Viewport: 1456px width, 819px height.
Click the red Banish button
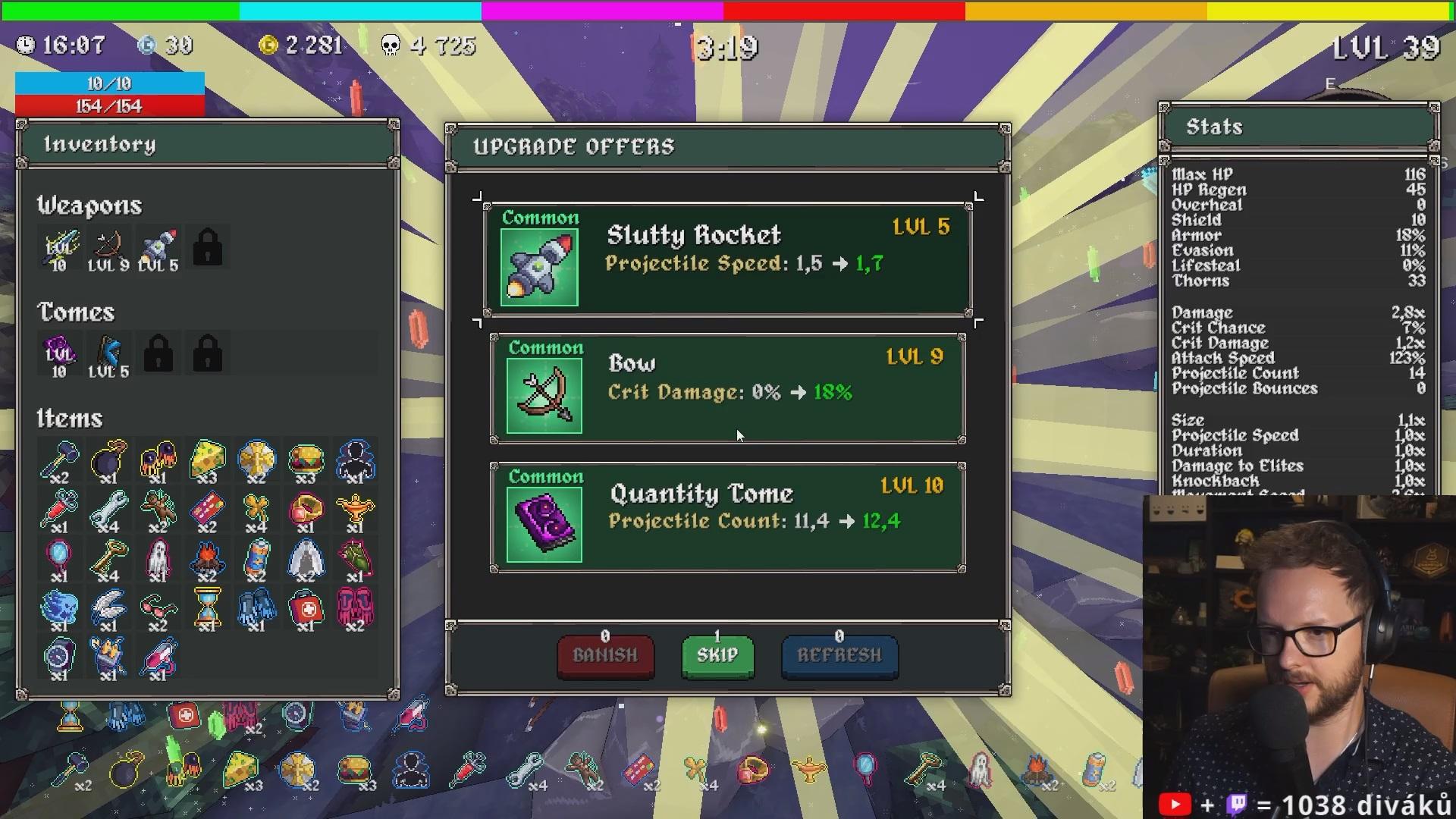[x=605, y=656]
